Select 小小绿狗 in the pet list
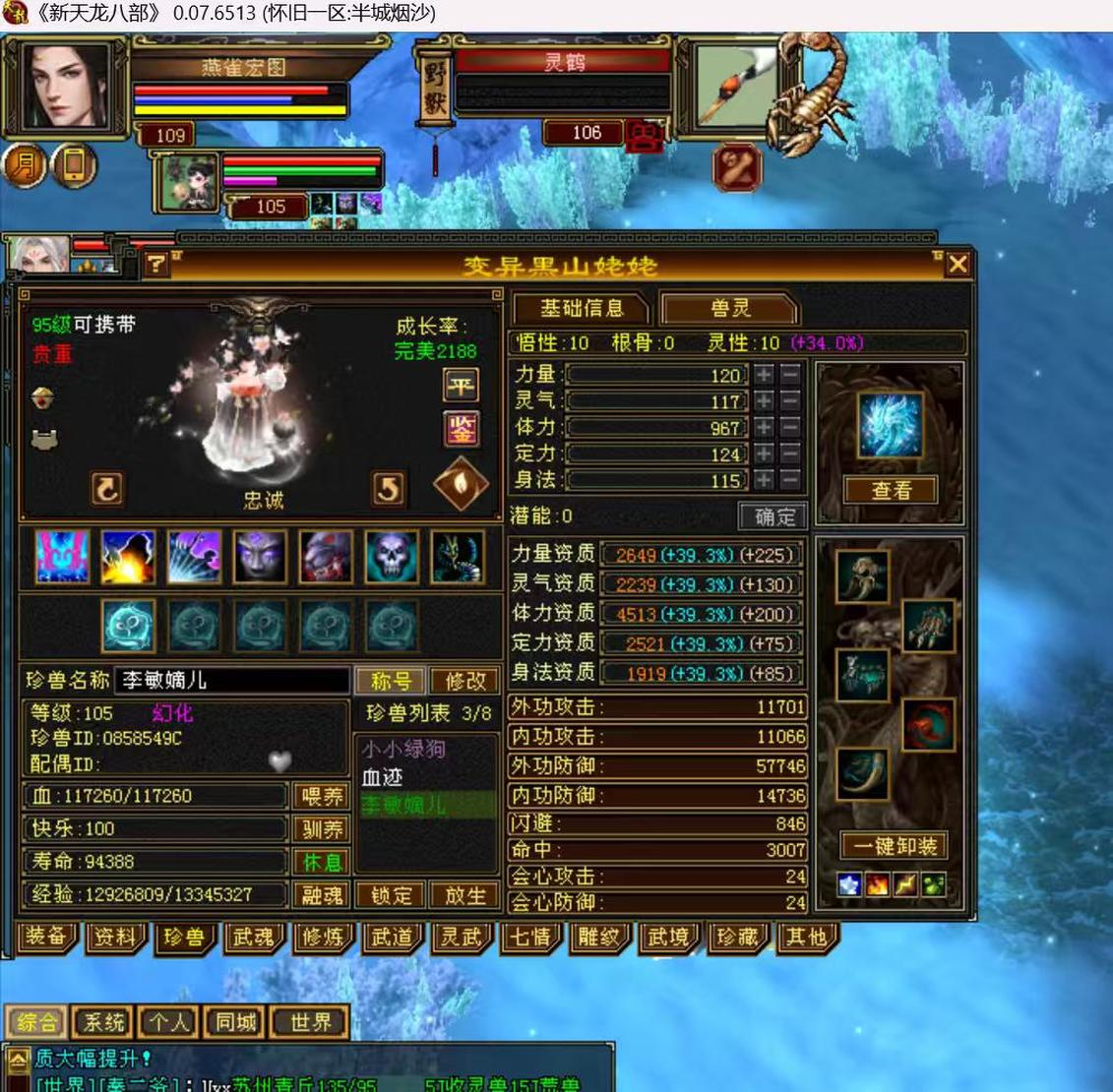This screenshot has width=1113, height=1092. coord(403,751)
